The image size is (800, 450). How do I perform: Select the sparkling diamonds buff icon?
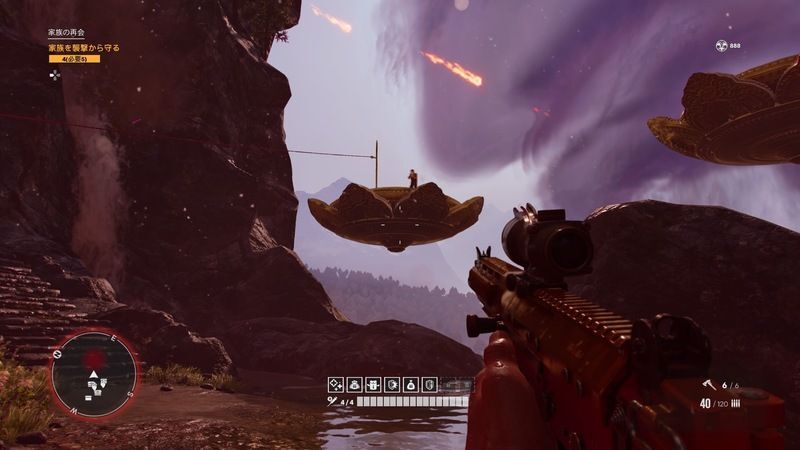pos(336,384)
